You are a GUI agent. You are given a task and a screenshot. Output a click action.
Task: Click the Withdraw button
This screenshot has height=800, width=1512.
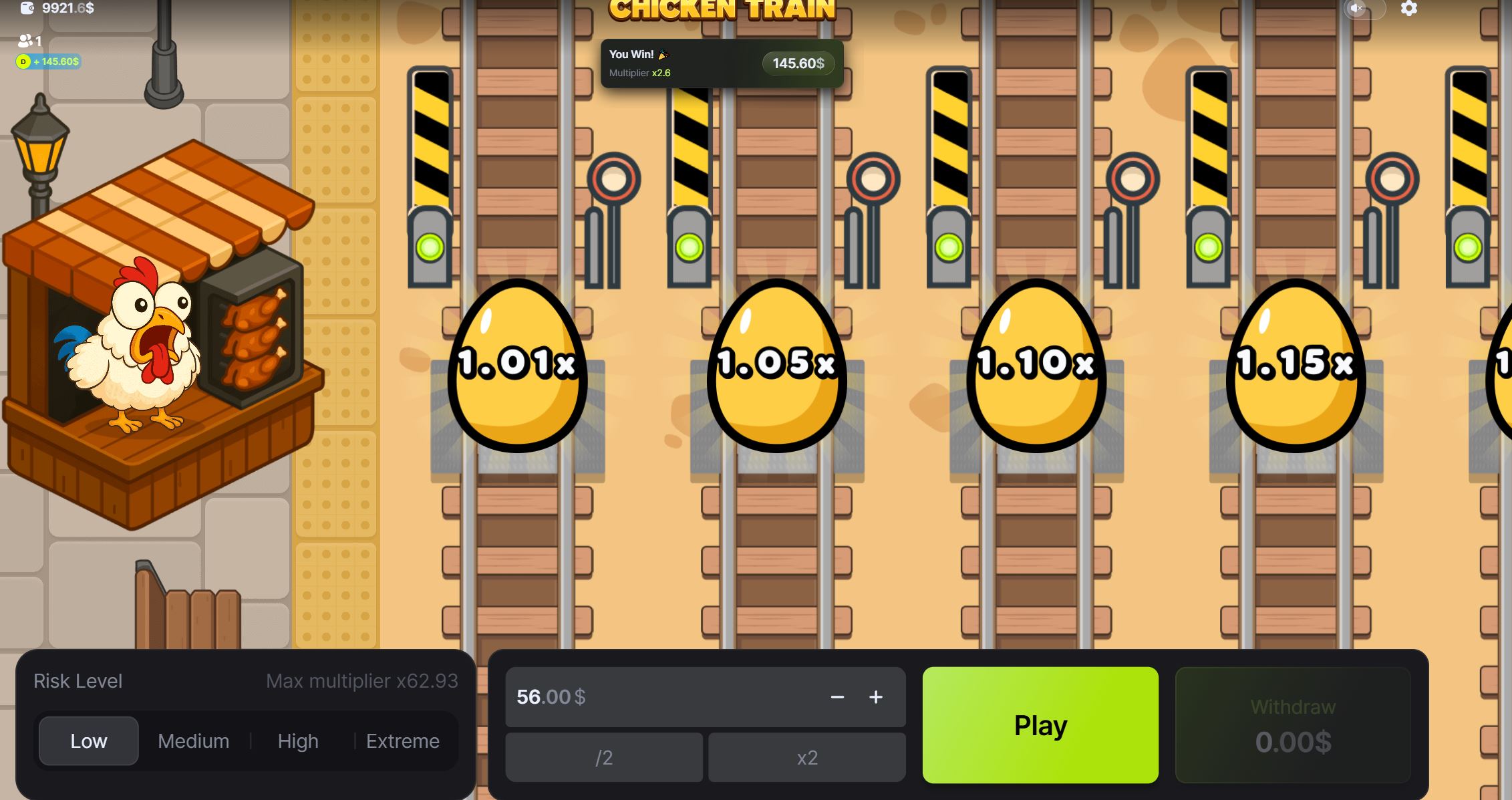[1292, 725]
